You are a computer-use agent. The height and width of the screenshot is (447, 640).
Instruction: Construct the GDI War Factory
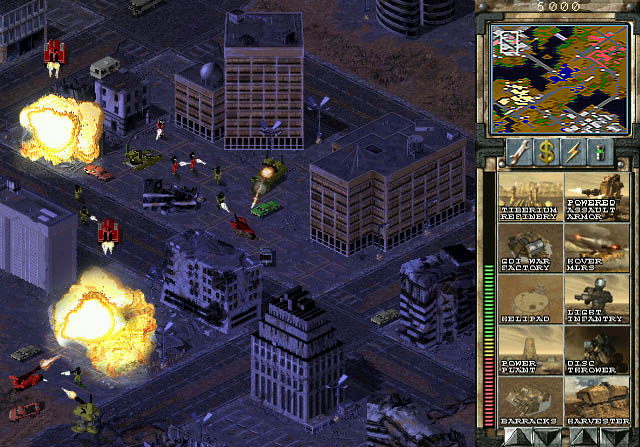[x=530, y=248]
